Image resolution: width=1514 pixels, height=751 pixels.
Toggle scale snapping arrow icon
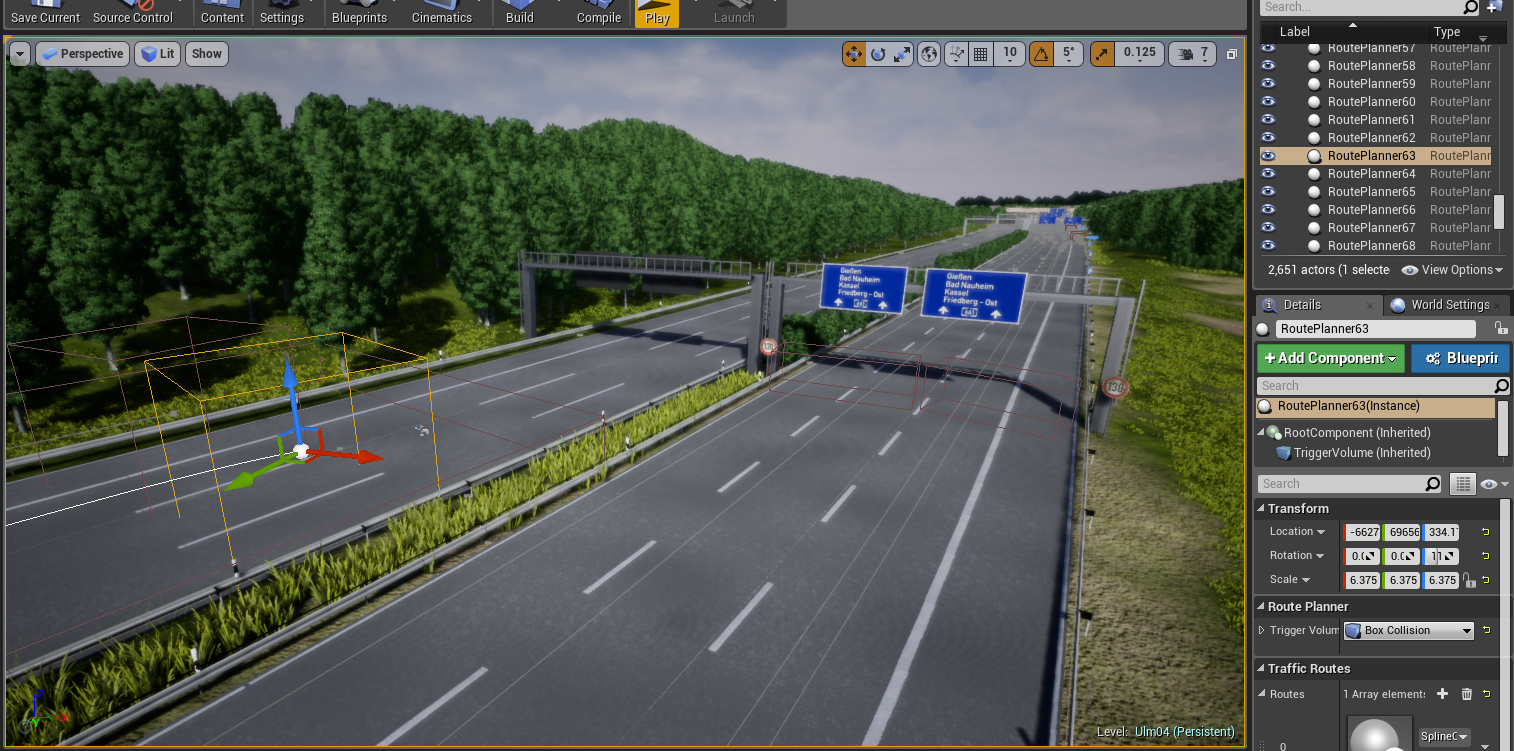pos(1102,53)
